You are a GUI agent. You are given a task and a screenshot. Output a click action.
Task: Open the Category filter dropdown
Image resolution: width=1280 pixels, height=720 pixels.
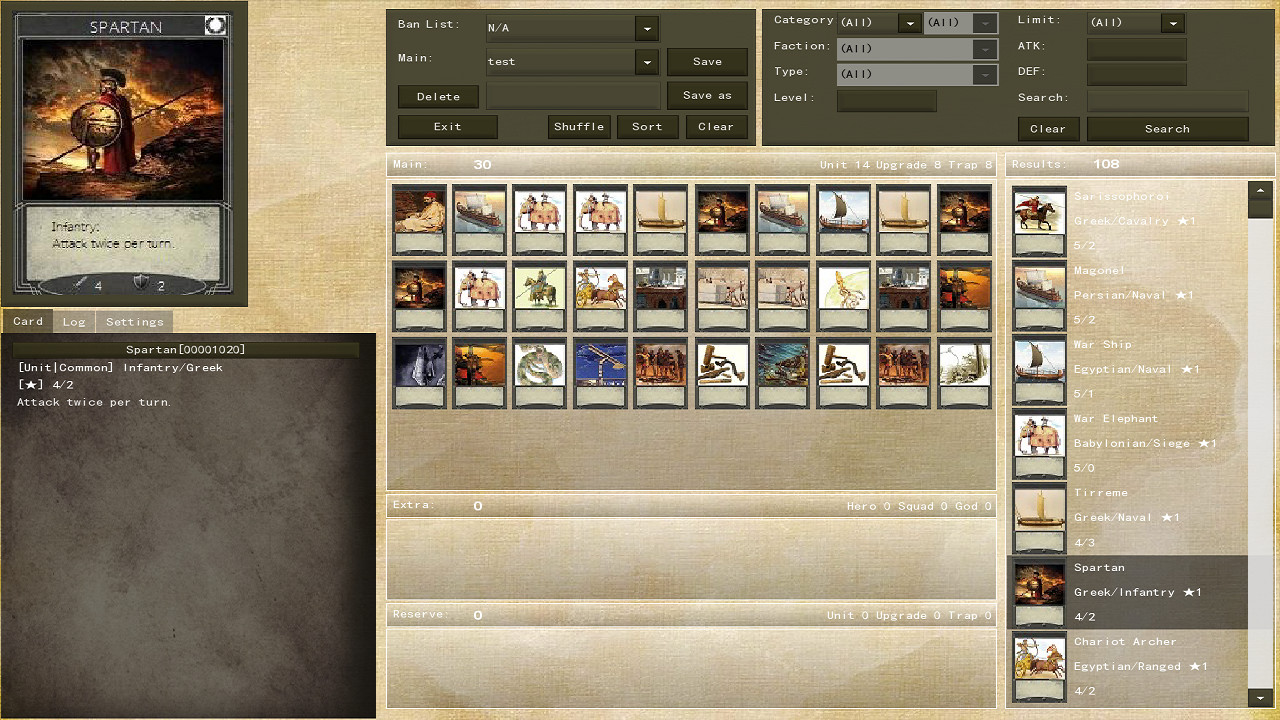click(909, 22)
